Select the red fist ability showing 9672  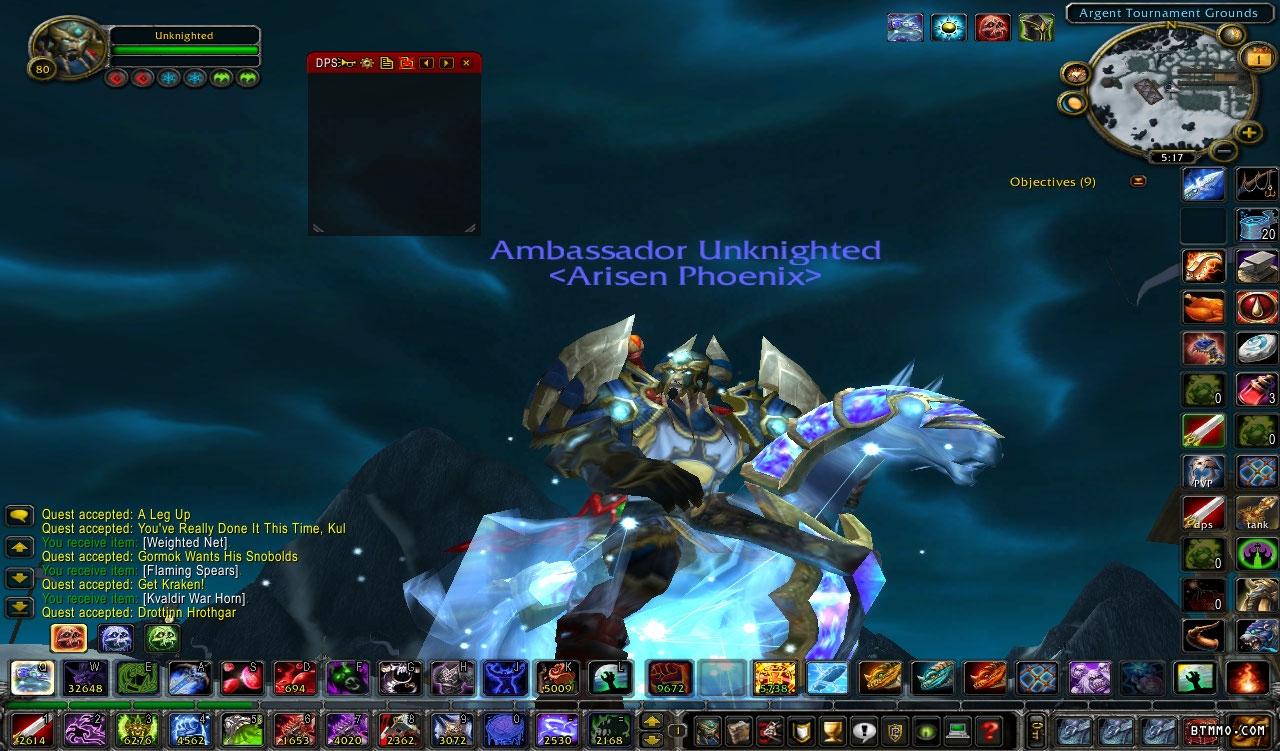[x=669, y=678]
